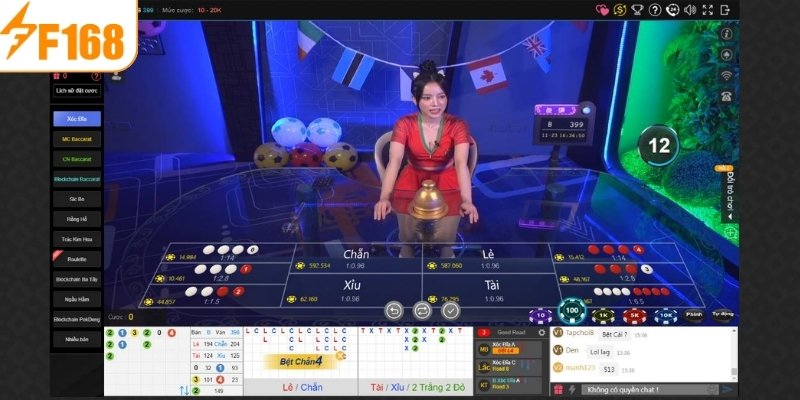Bet on the Lẻ field
This screenshot has width=800, height=400.
[x=489, y=258]
